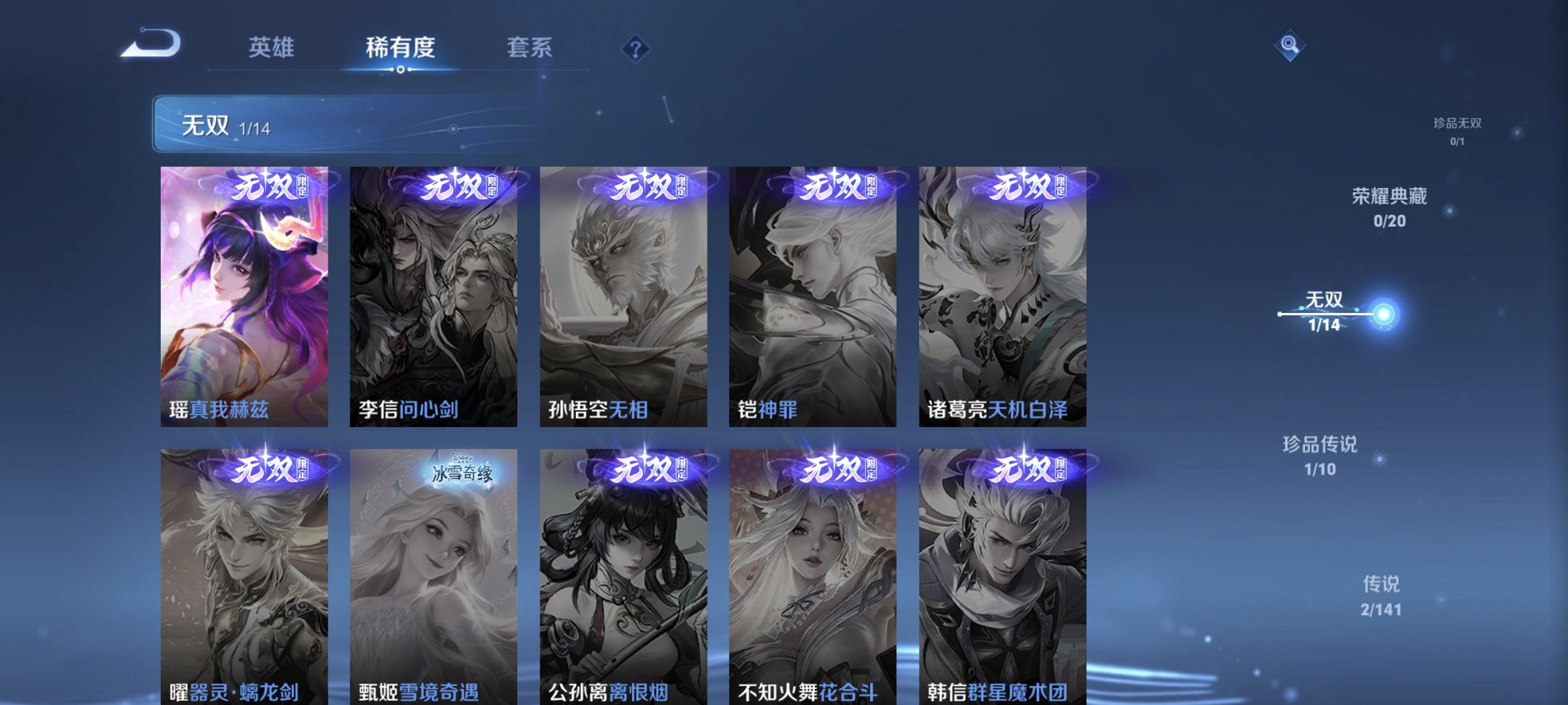Switch to the 英雄 tab
This screenshot has height=705, width=1568.
pyautogui.click(x=272, y=47)
